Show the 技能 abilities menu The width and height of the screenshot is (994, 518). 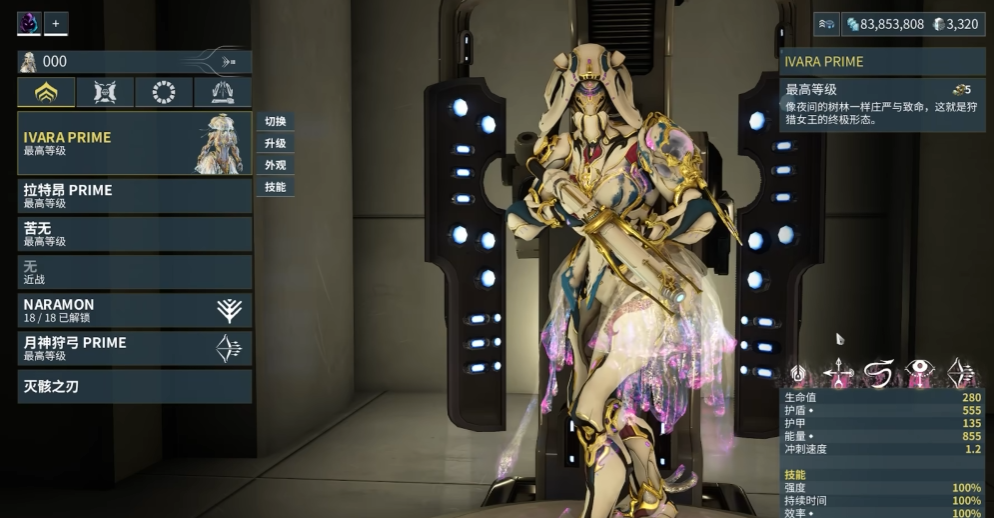pos(275,187)
